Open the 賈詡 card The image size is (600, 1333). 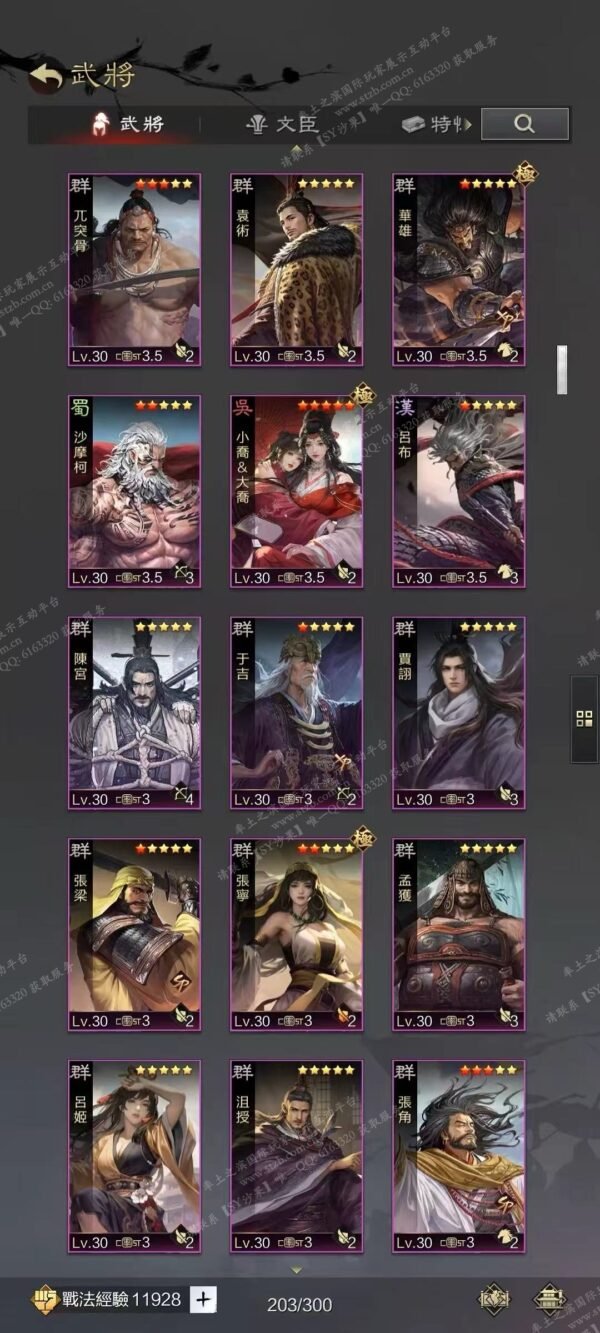click(x=458, y=713)
